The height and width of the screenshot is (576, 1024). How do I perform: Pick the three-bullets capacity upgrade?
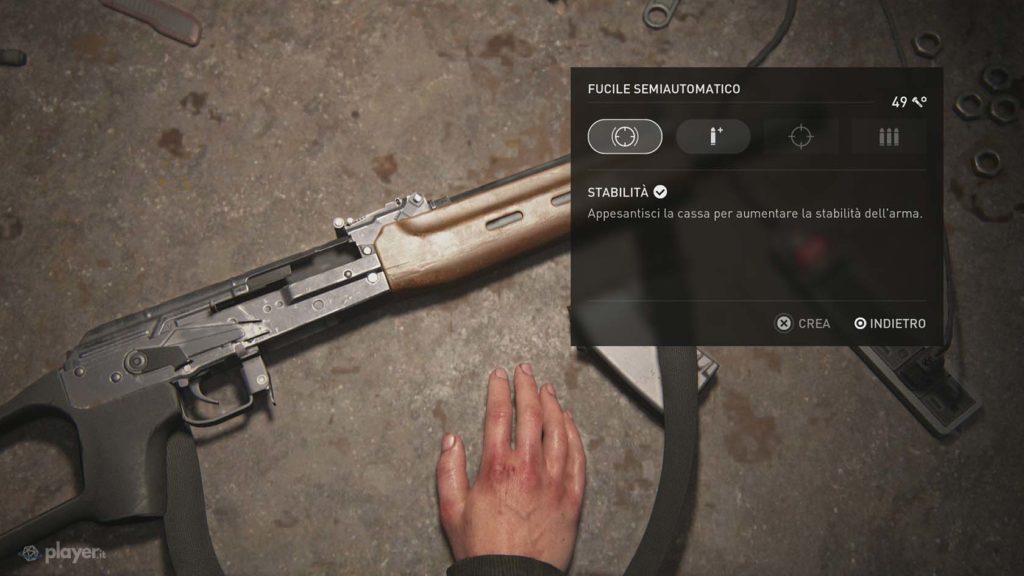[888, 137]
